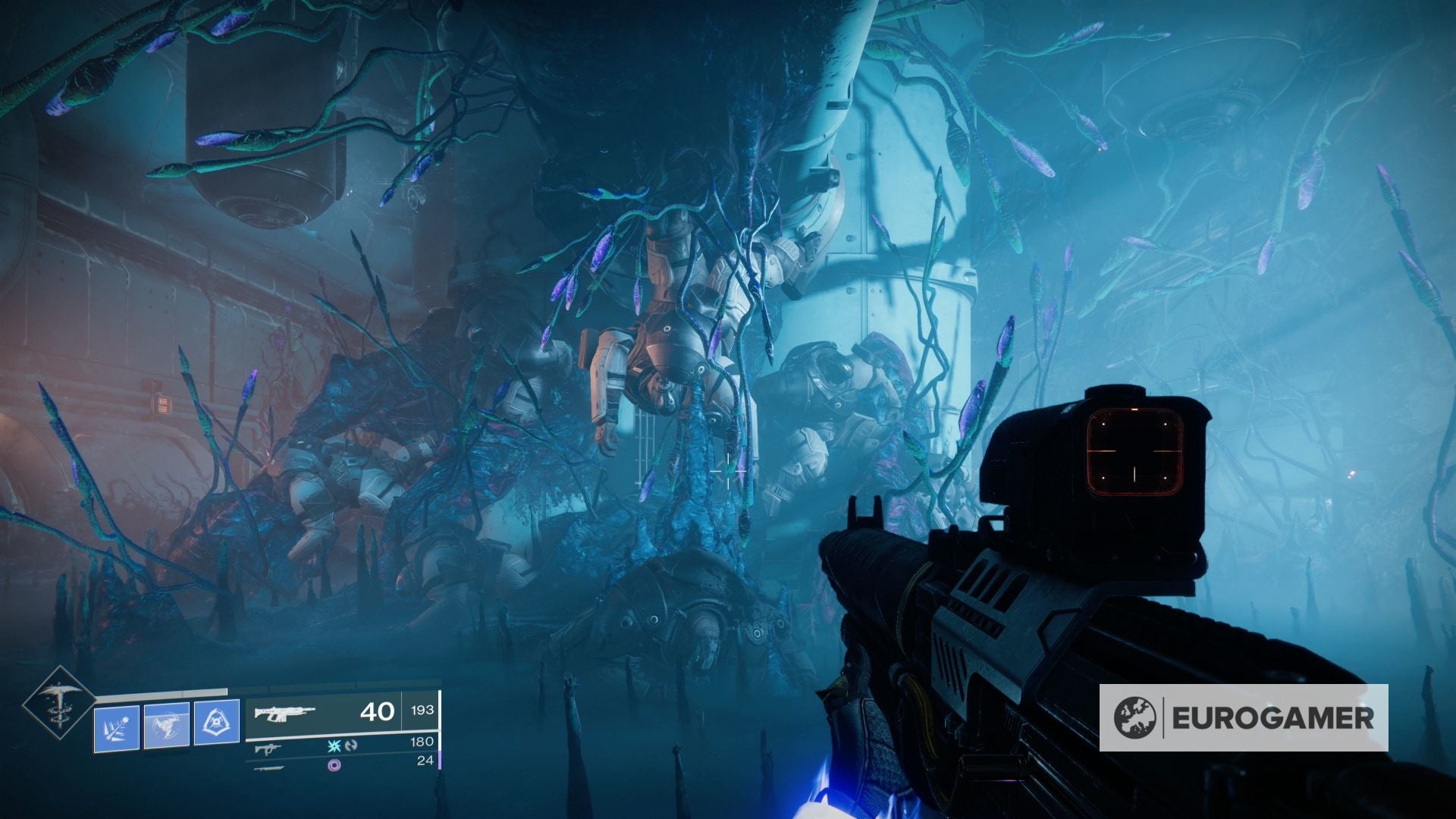Switch to the sword heavy weapon slot
This screenshot has height=819, width=1456.
pos(268,767)
